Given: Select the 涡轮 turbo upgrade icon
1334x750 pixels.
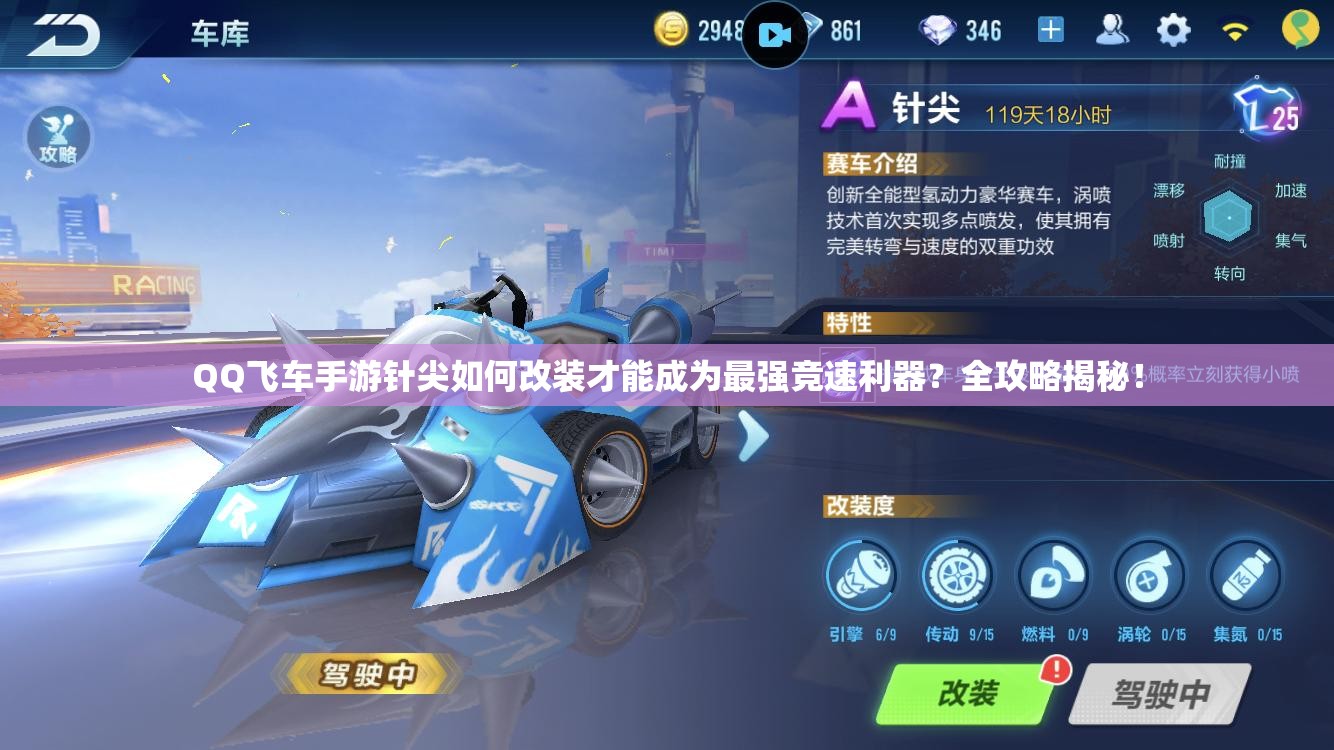Looking at the screenshot, I should click(x=1149, y=578).
